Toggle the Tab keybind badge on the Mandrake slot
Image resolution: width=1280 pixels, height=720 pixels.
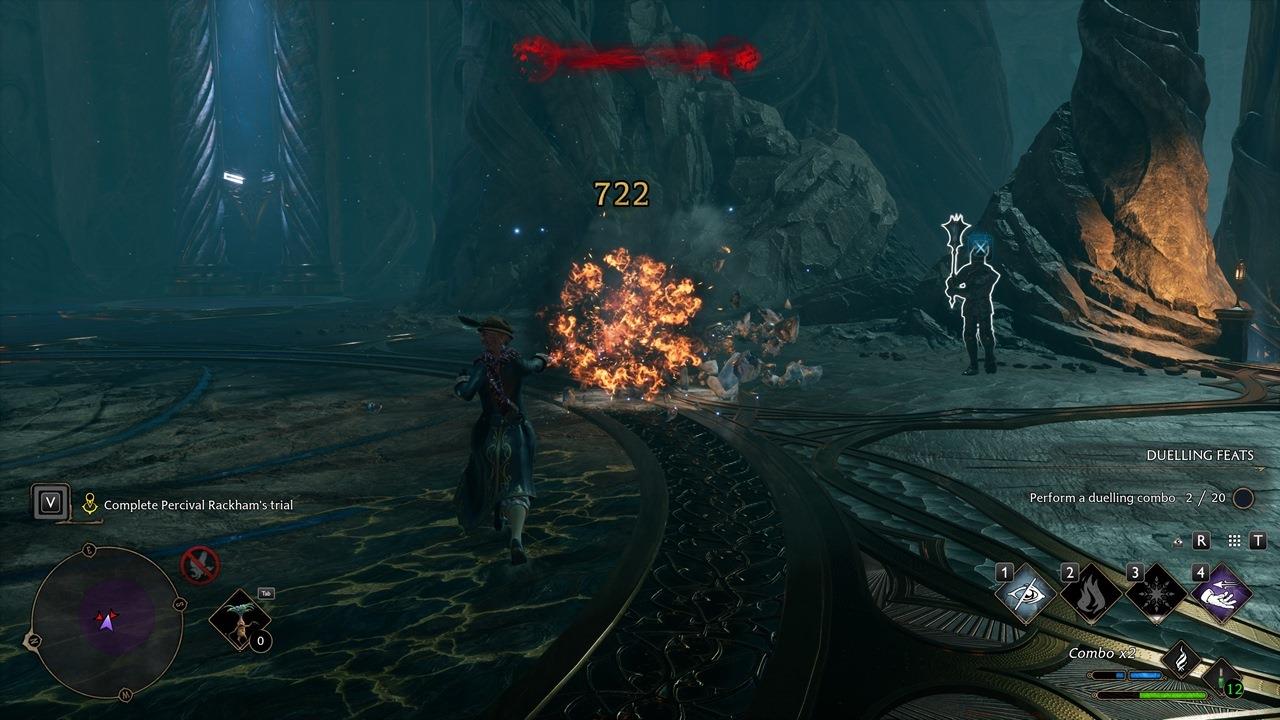(x=266, y=593)
